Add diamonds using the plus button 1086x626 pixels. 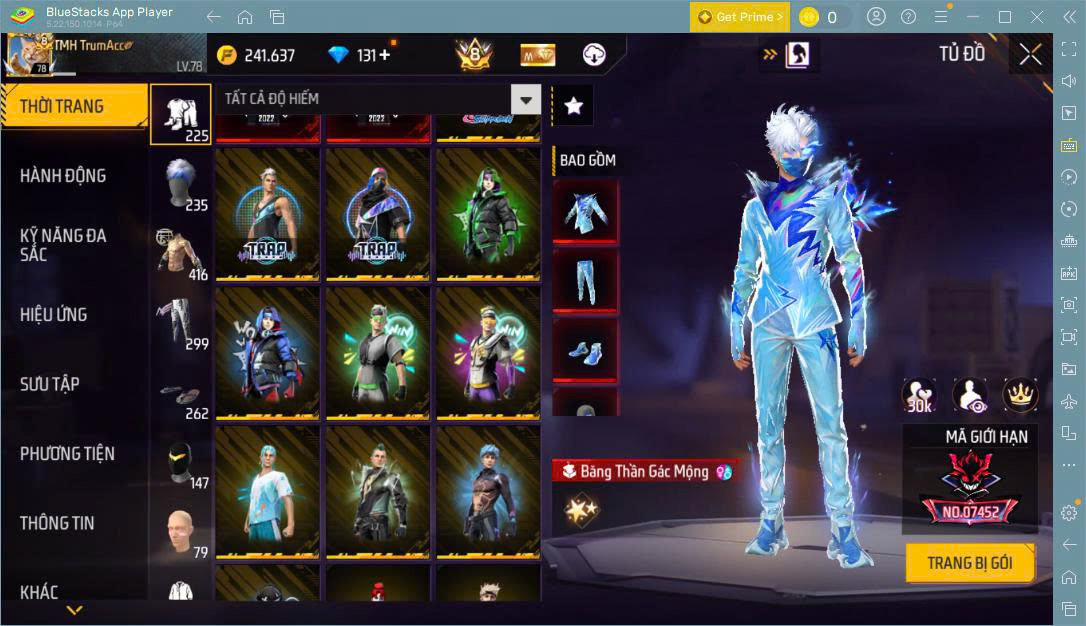(384, 55)
